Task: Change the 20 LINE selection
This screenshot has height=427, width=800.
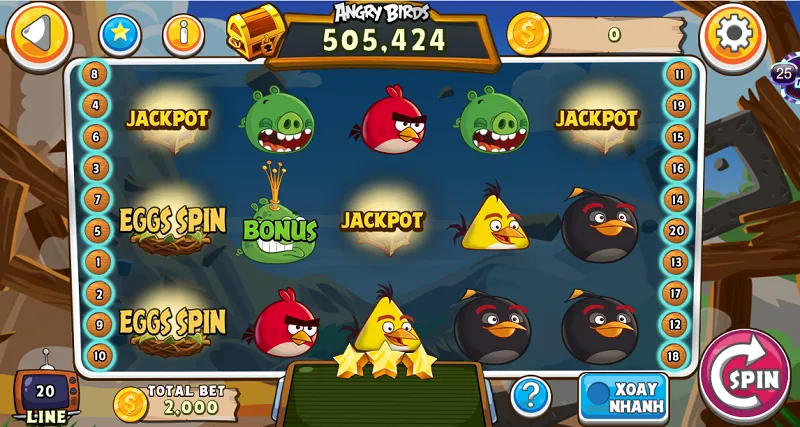Action: coord(45,397)
